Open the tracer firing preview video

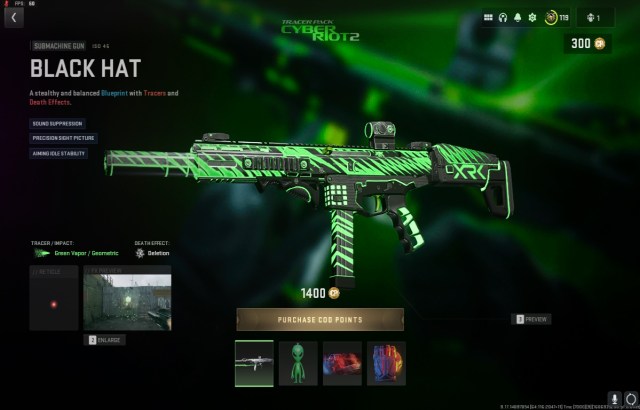click(x=127, y=298)
